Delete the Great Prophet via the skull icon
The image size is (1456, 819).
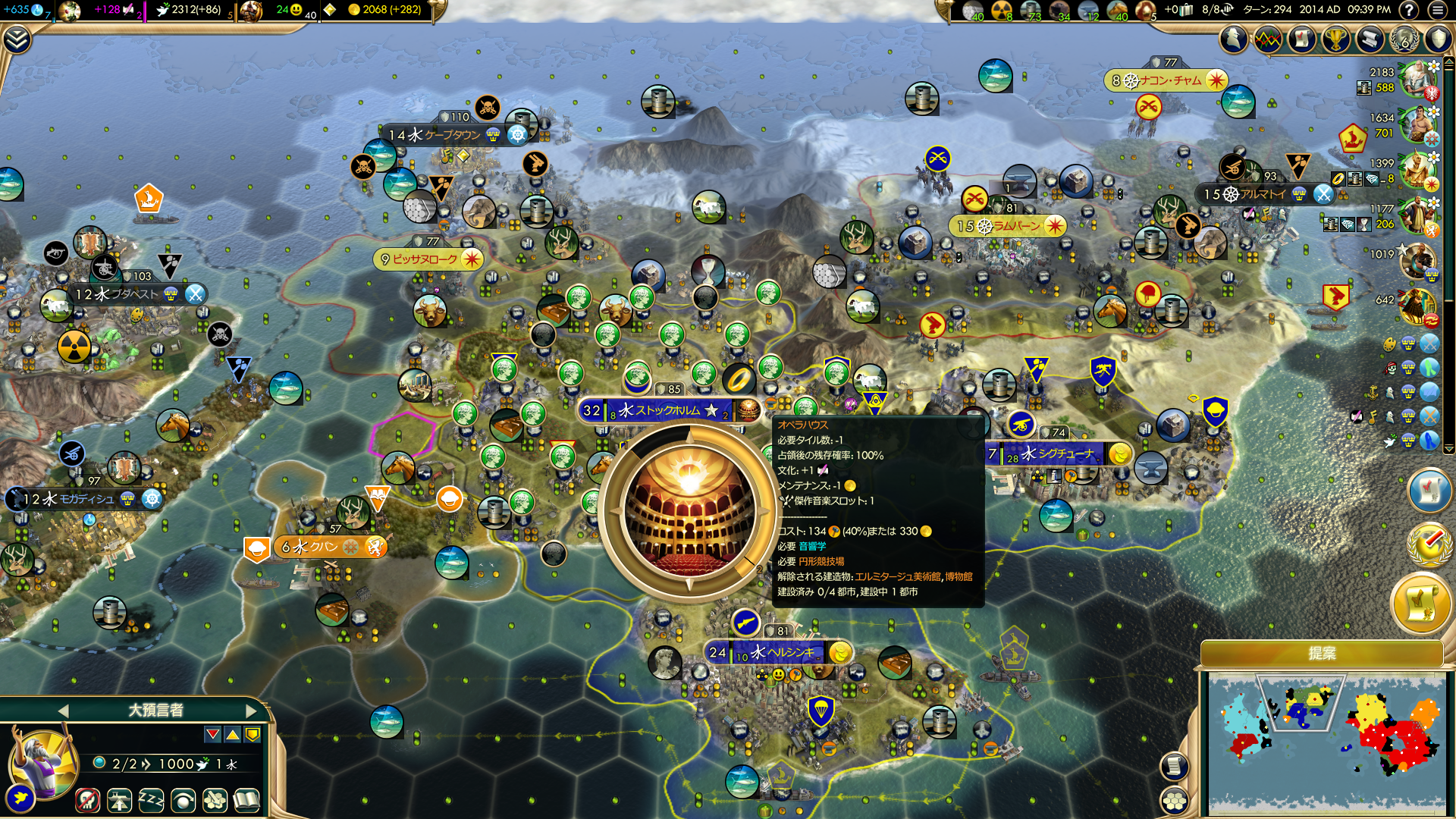pos(89,801)
